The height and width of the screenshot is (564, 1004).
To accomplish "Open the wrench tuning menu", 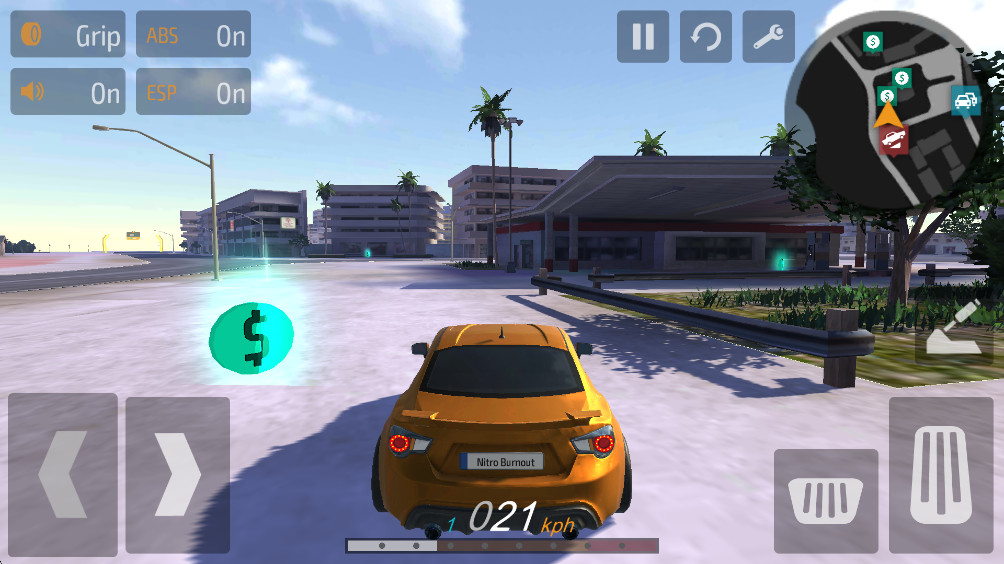I will click(769, 37).
